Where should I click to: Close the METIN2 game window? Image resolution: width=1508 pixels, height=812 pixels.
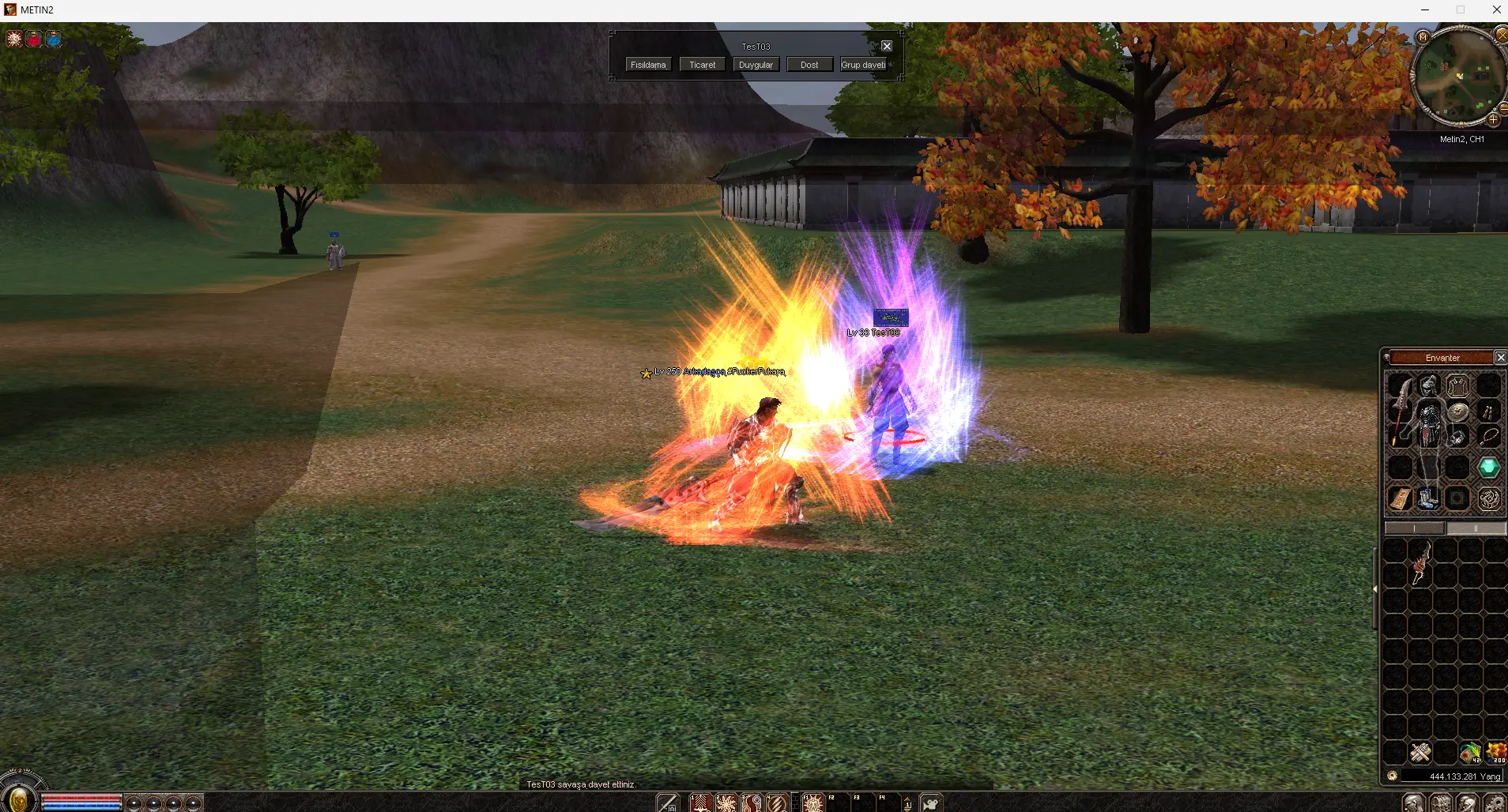[x=1496, y=9]
